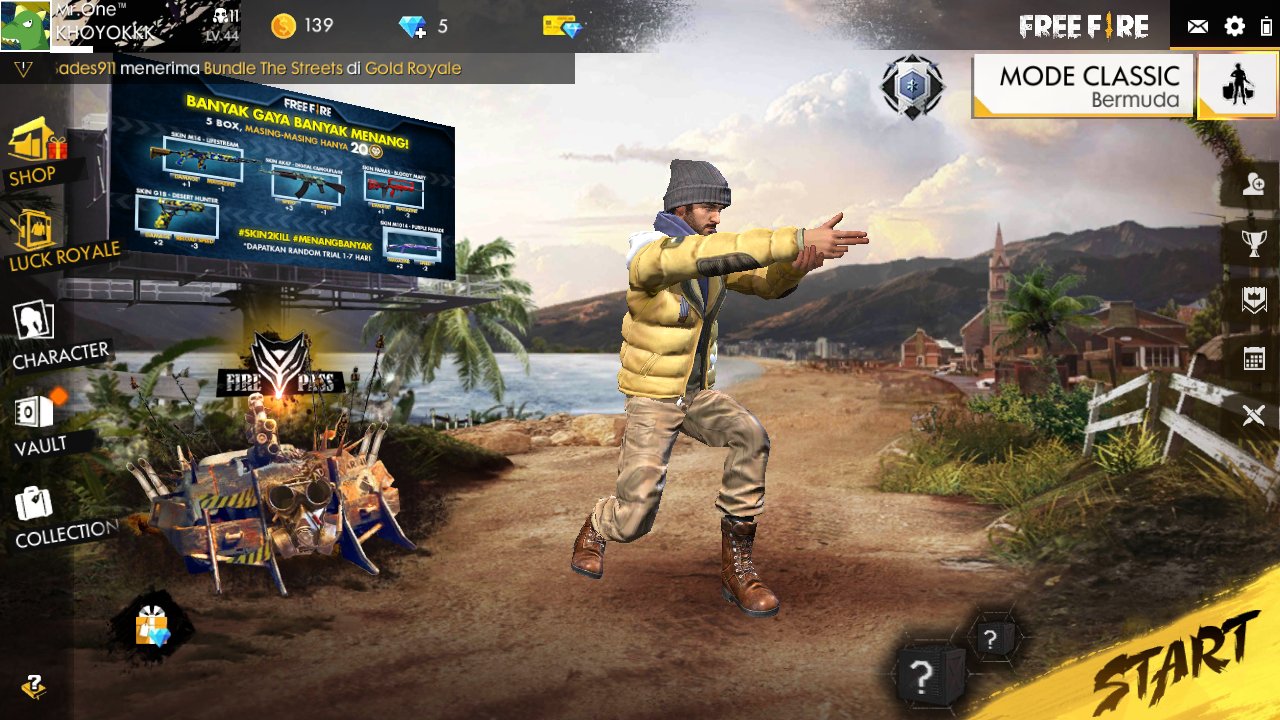The width and height of the screenshot is (1280, 720).
Task: Open the in-game mail inbox
Action: pyautogui.click(x=1197, y=28)
